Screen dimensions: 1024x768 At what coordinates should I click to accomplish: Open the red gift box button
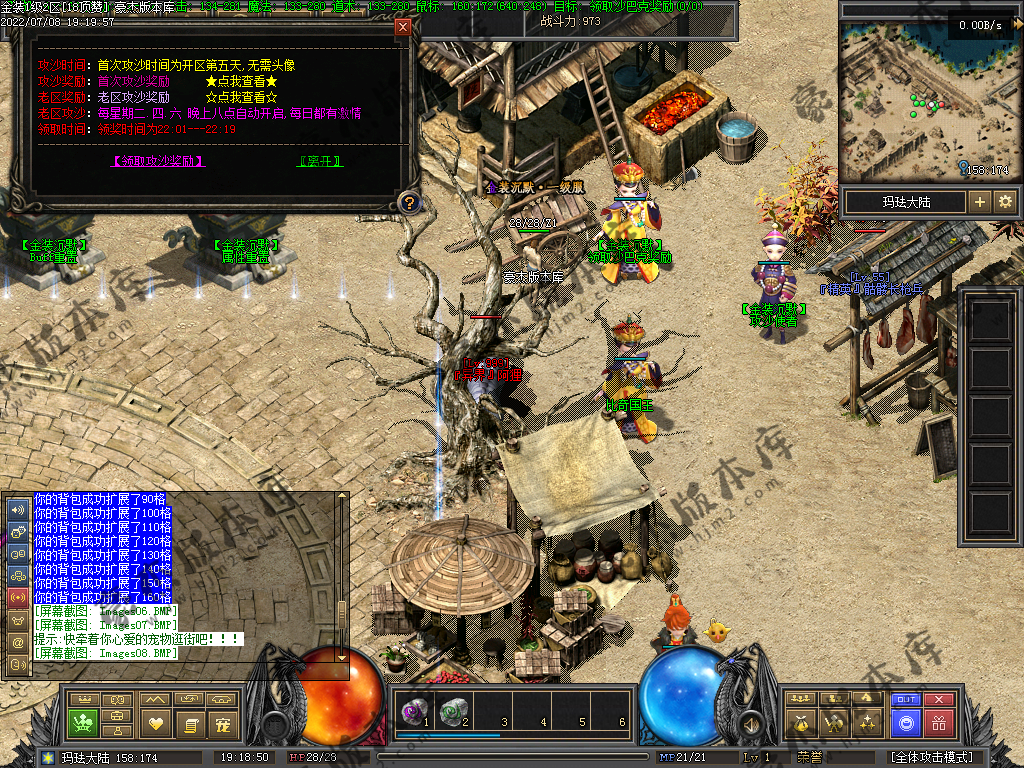pyautogui.click(x=939, y=722)
